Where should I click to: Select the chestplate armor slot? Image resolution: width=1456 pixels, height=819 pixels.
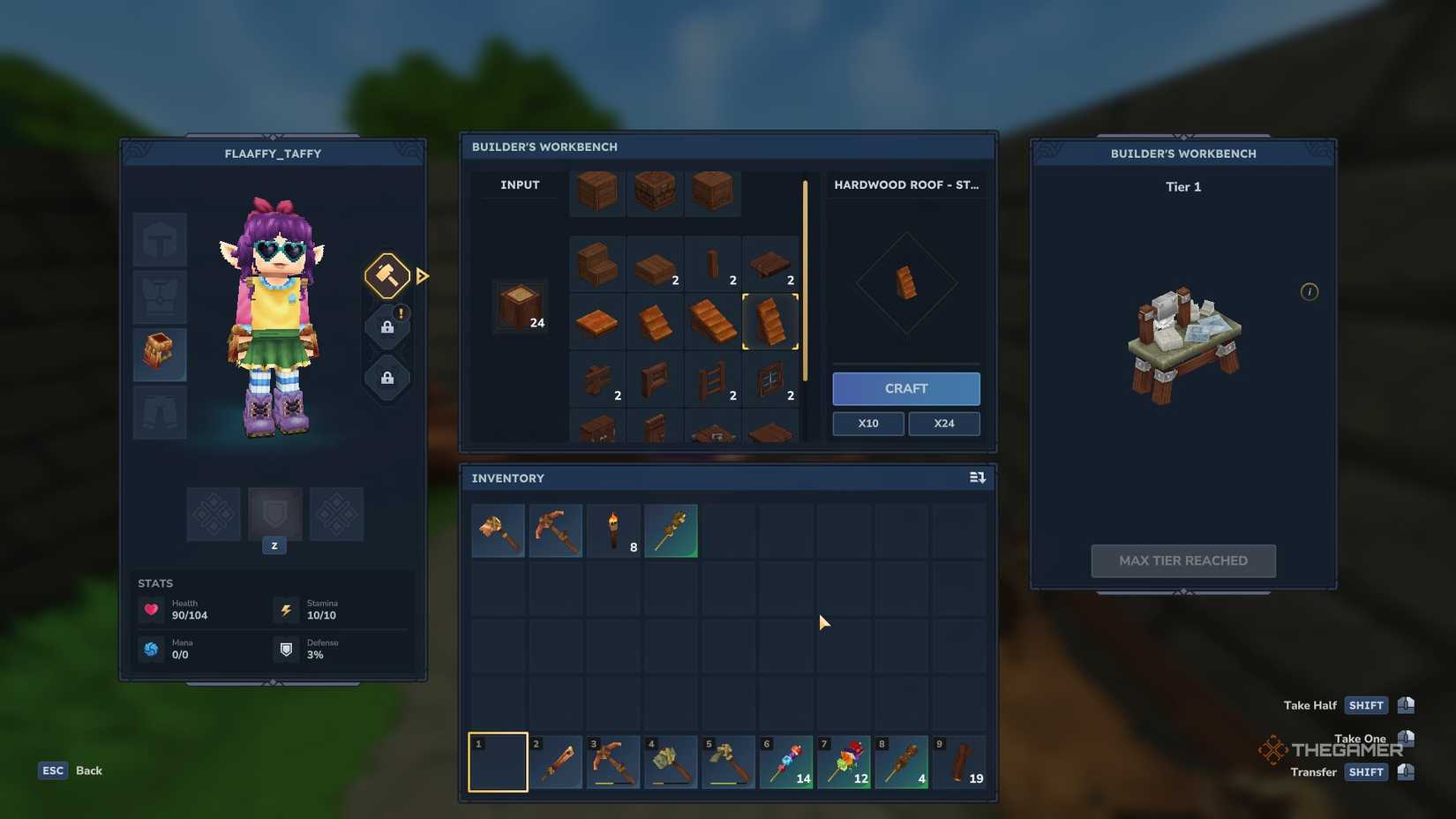pos(160,297)
